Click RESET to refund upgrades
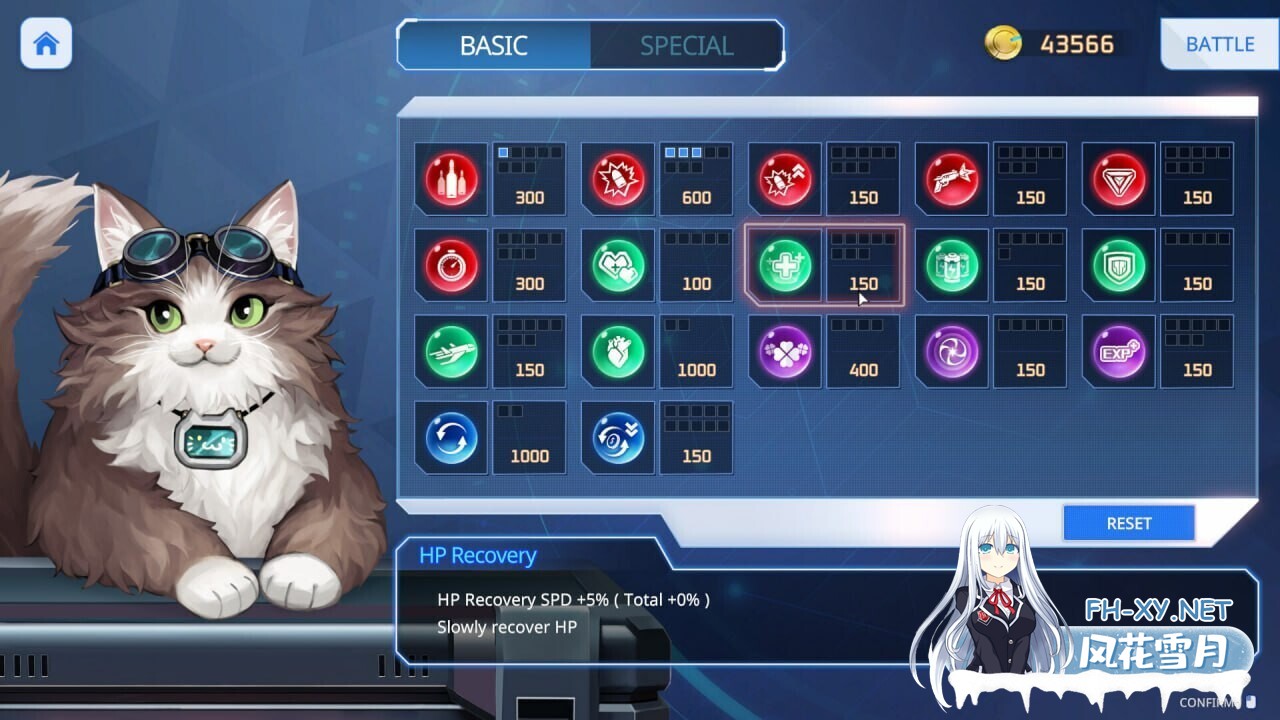 coord(1128,522)
